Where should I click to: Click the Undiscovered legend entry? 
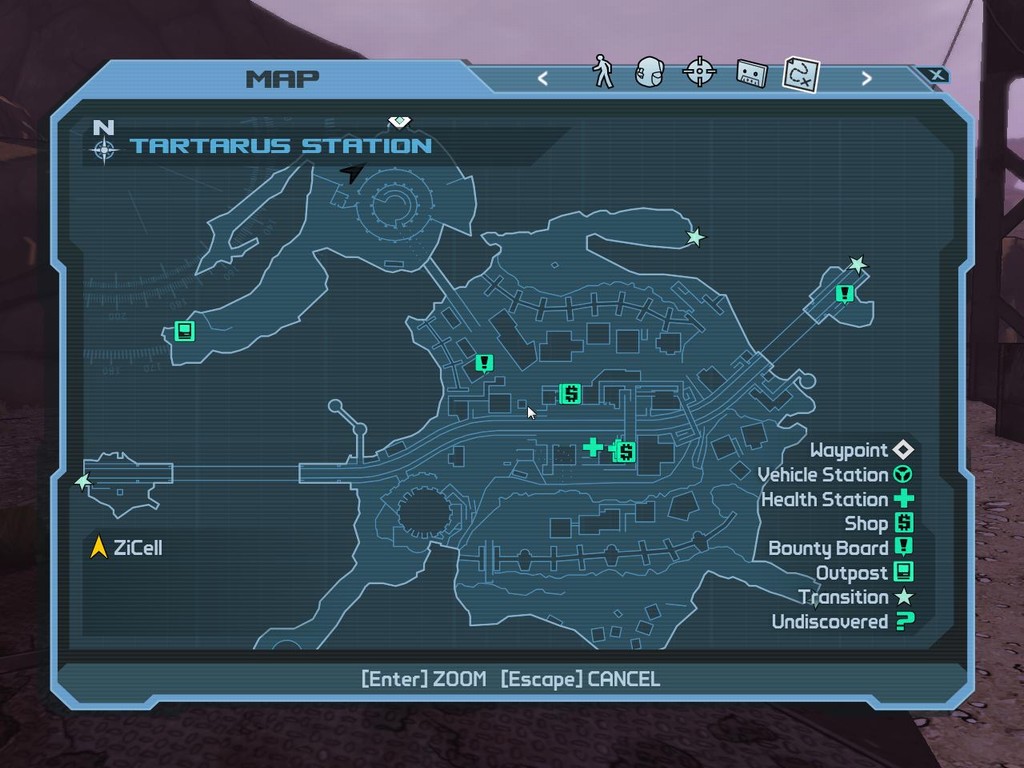(x=843, y=622)
